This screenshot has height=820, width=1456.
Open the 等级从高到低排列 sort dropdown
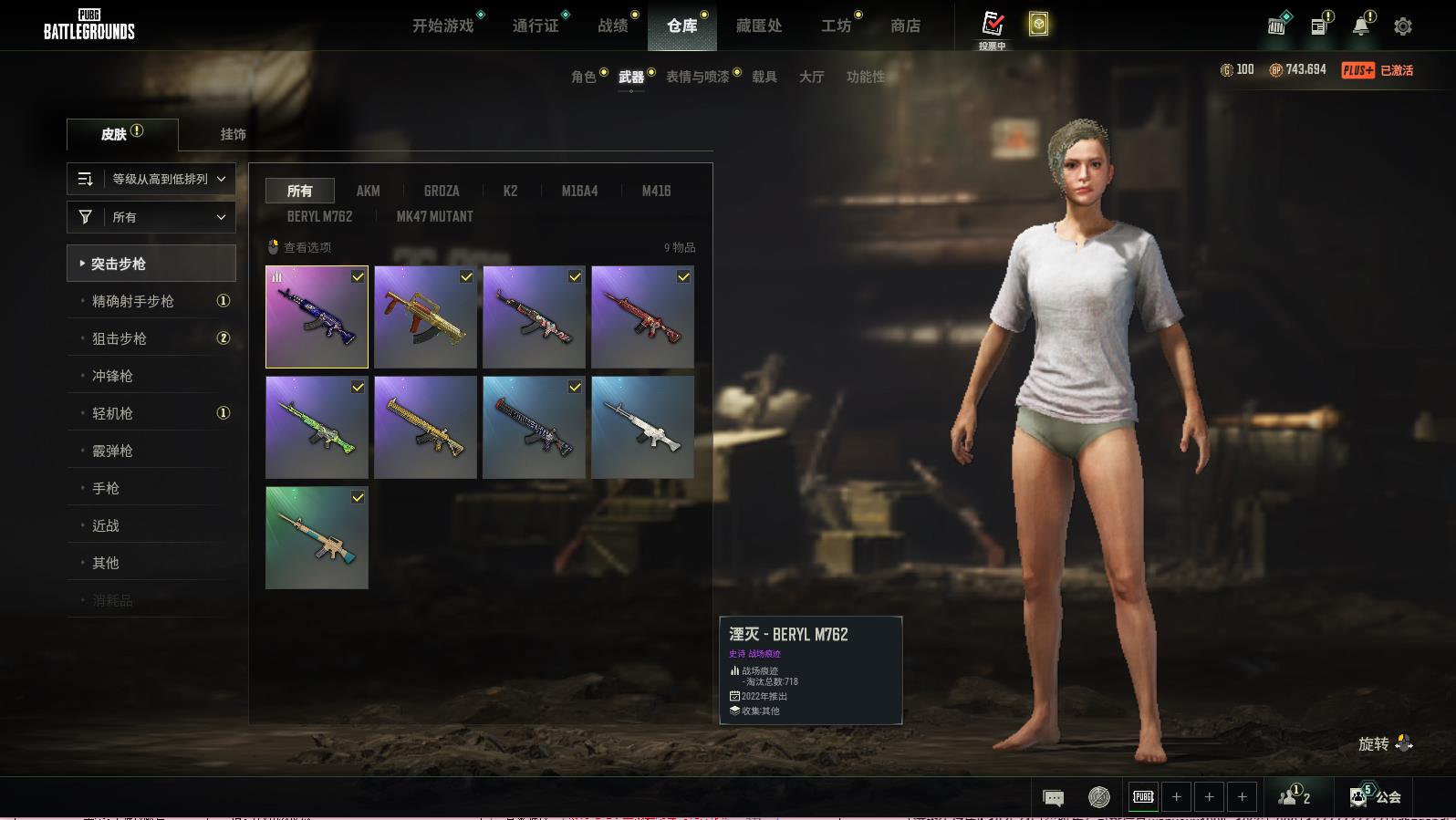coord(151,179)
